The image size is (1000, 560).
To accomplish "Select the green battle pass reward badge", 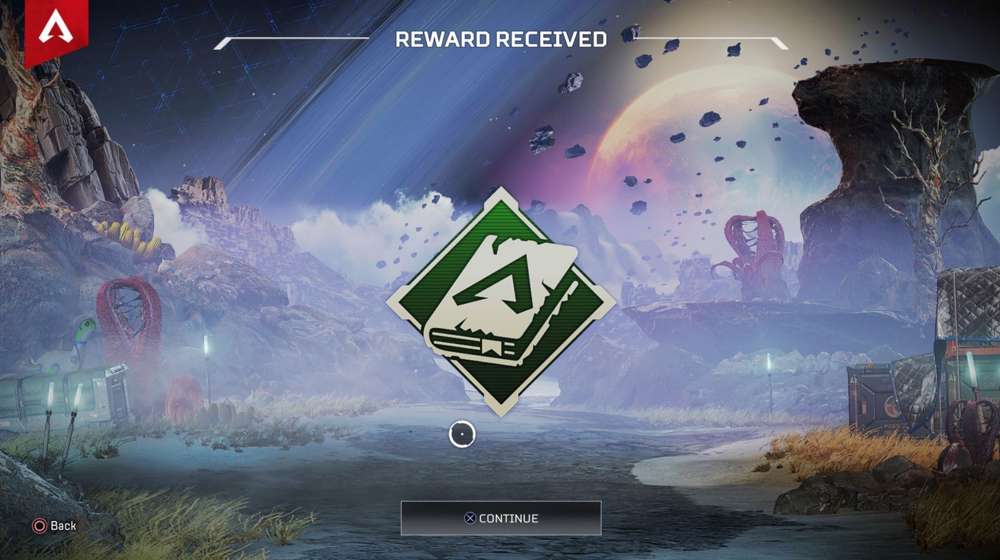I will point(500,295).
